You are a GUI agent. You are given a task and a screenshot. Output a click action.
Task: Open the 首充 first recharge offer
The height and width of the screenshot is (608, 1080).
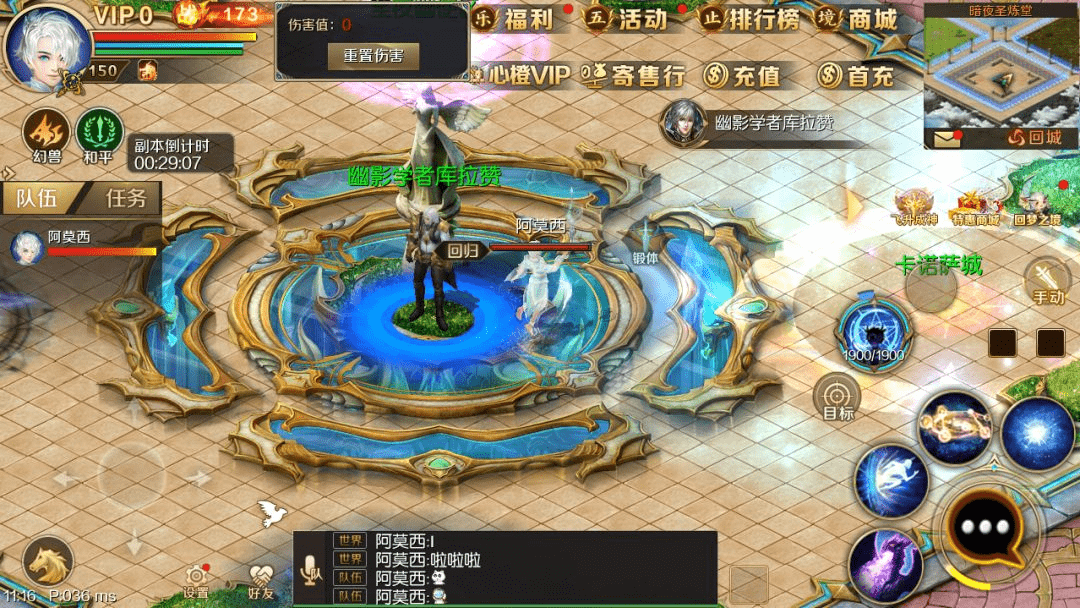pos(856,75)
